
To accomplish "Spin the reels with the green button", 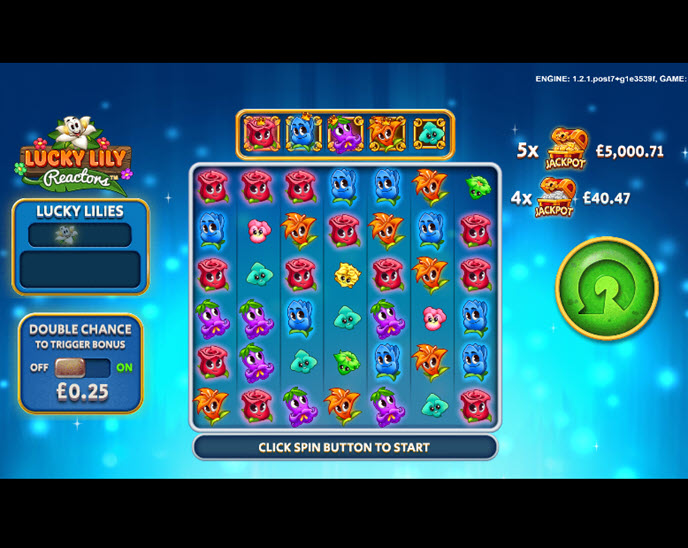I will 606,288.
